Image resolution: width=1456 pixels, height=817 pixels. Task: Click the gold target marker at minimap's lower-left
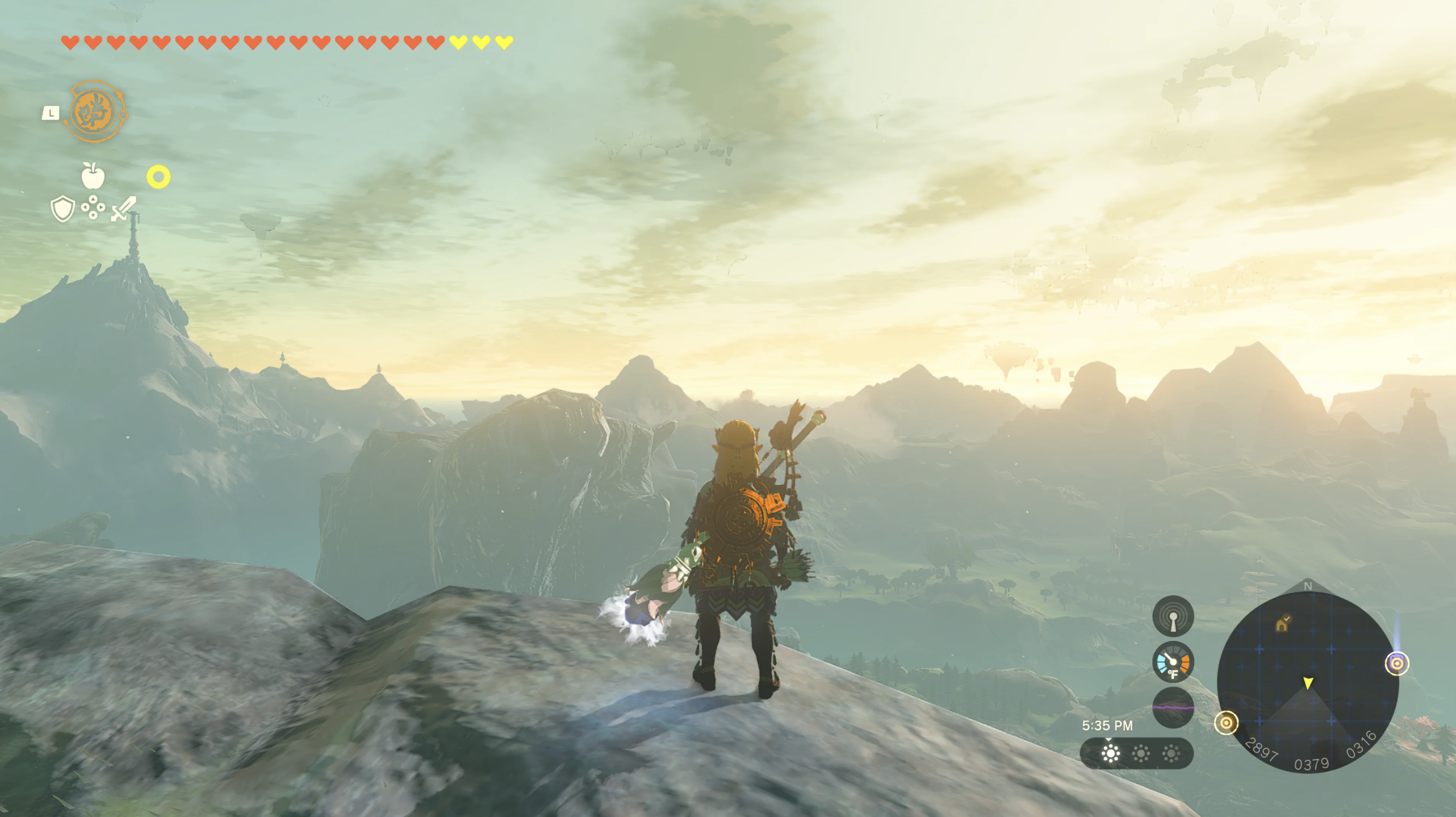(1225, 723)
